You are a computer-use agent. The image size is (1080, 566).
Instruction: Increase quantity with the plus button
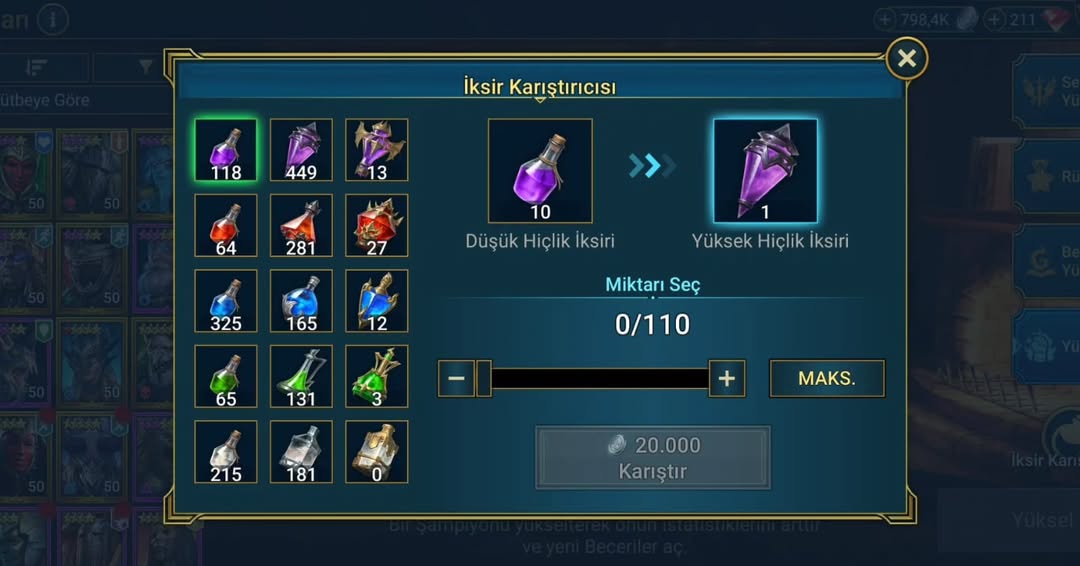(x=727, y=379)
